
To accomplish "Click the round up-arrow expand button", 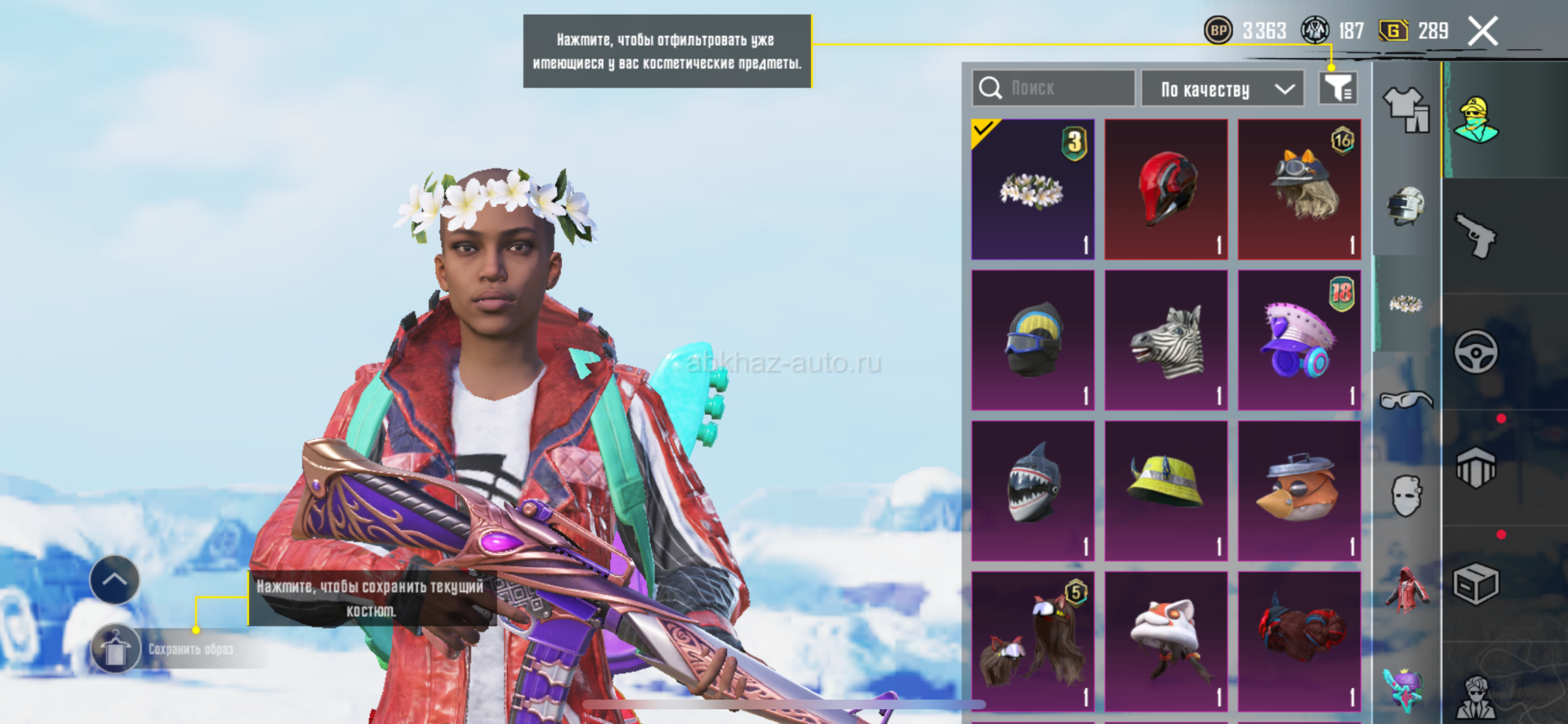I will tap(114, 580).
